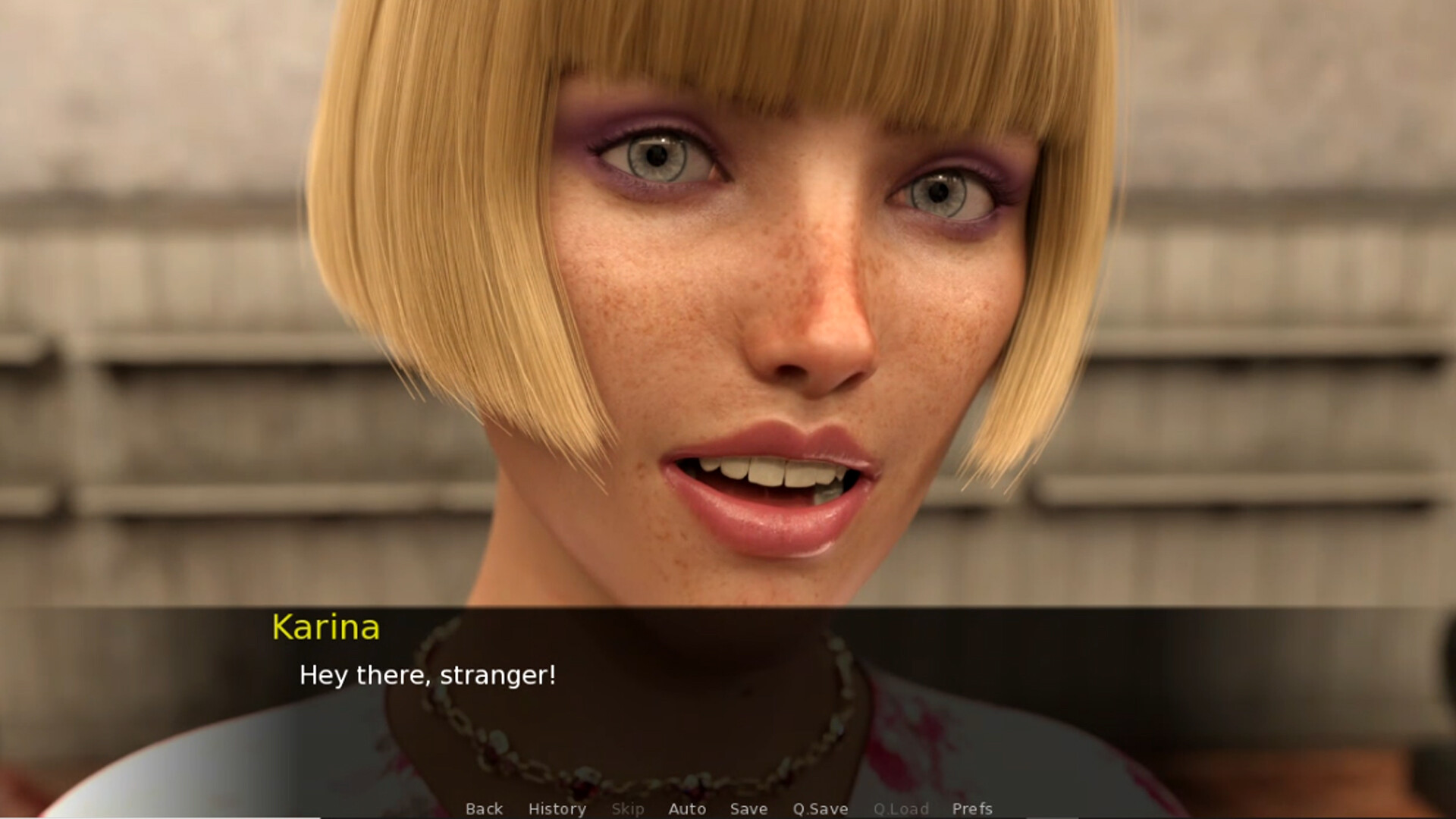Image resolution: width=1456 pixels, height=819 pixels.
Task: Activate Auto to let dialogue advance itself
Action: click(687, 809)
